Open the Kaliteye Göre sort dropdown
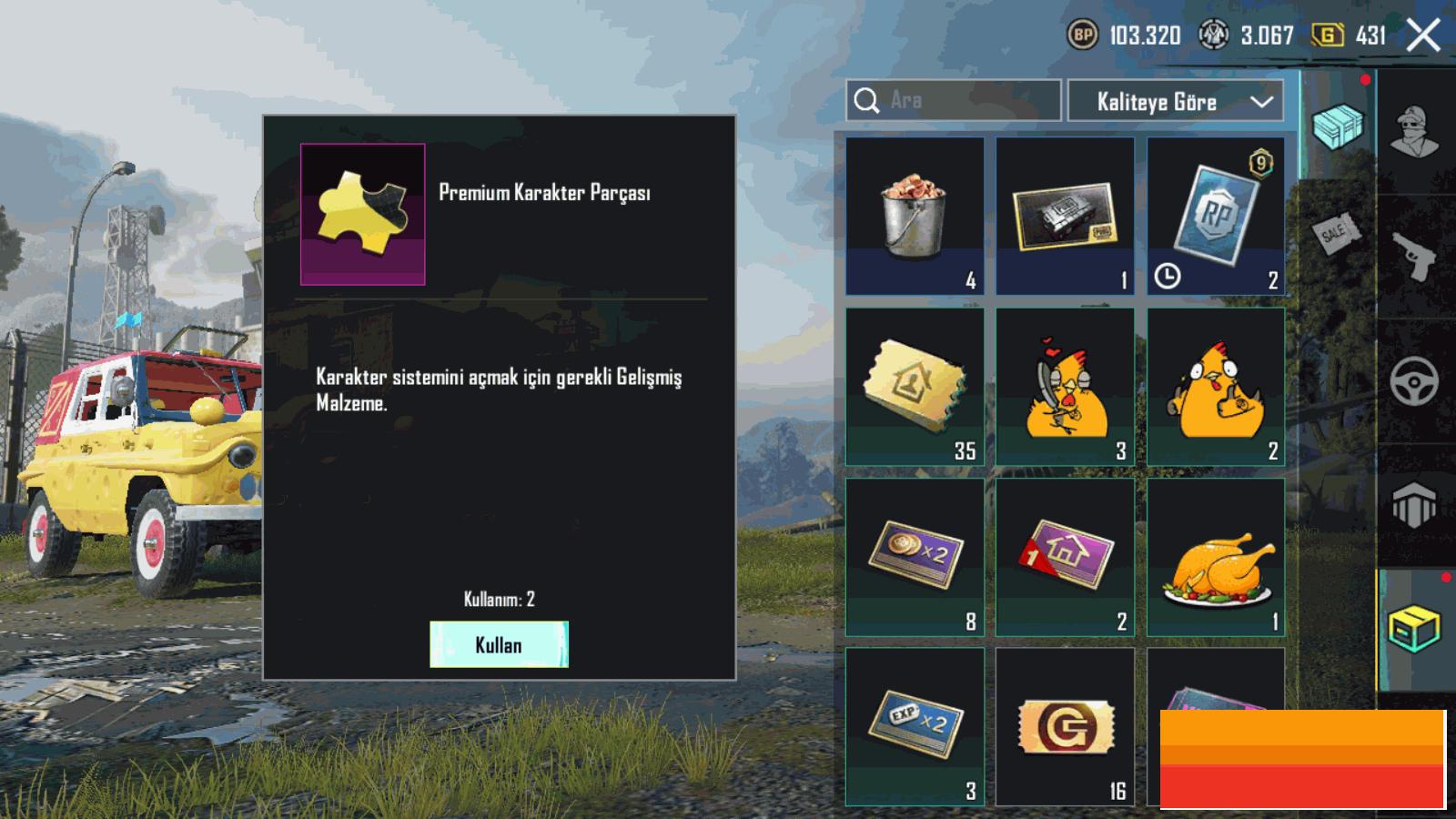Image resolution: width=1456 pixels, height=819 pixels. pos(1175,101)
